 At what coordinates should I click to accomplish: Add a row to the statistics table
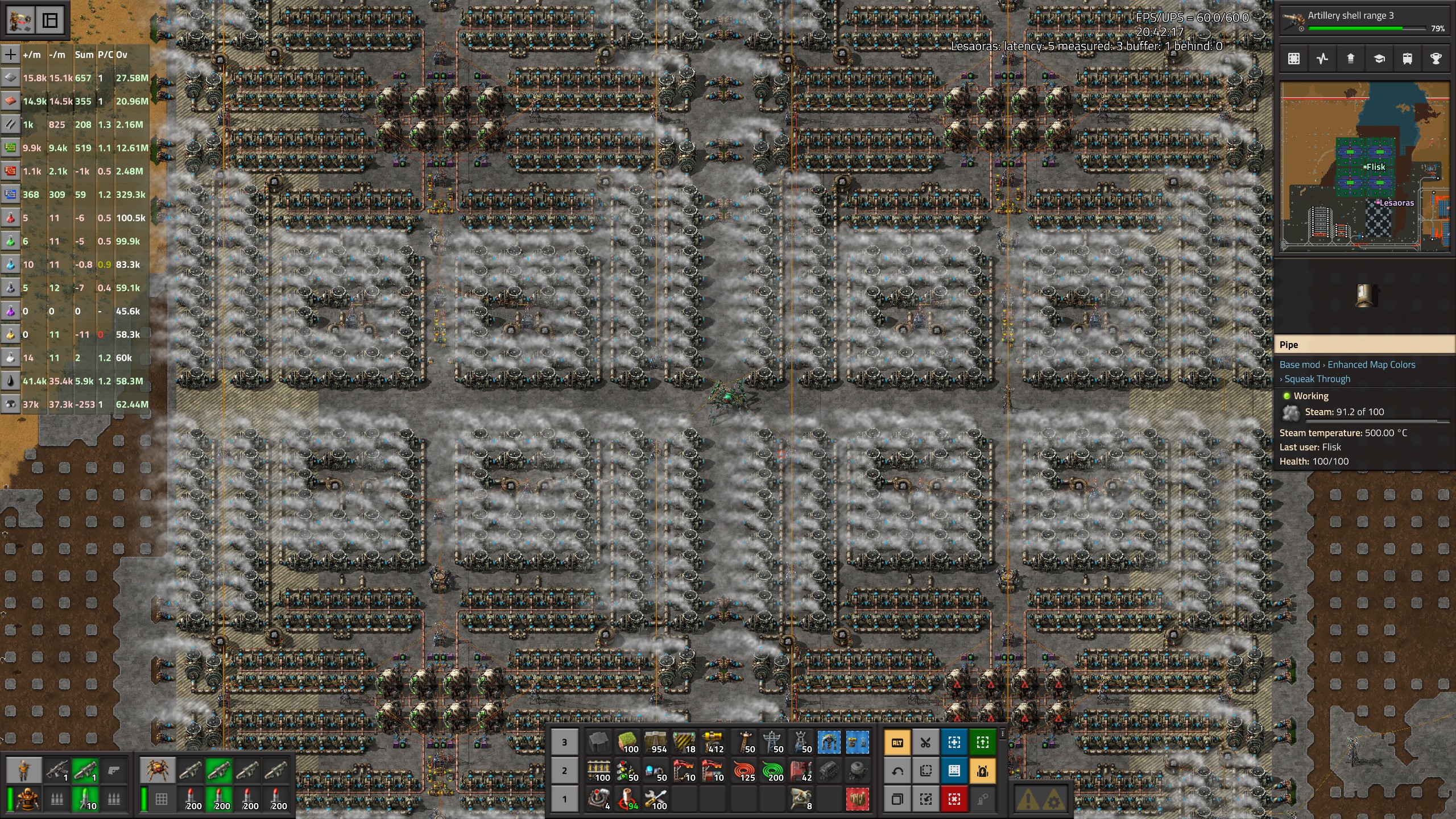[10, 55]
